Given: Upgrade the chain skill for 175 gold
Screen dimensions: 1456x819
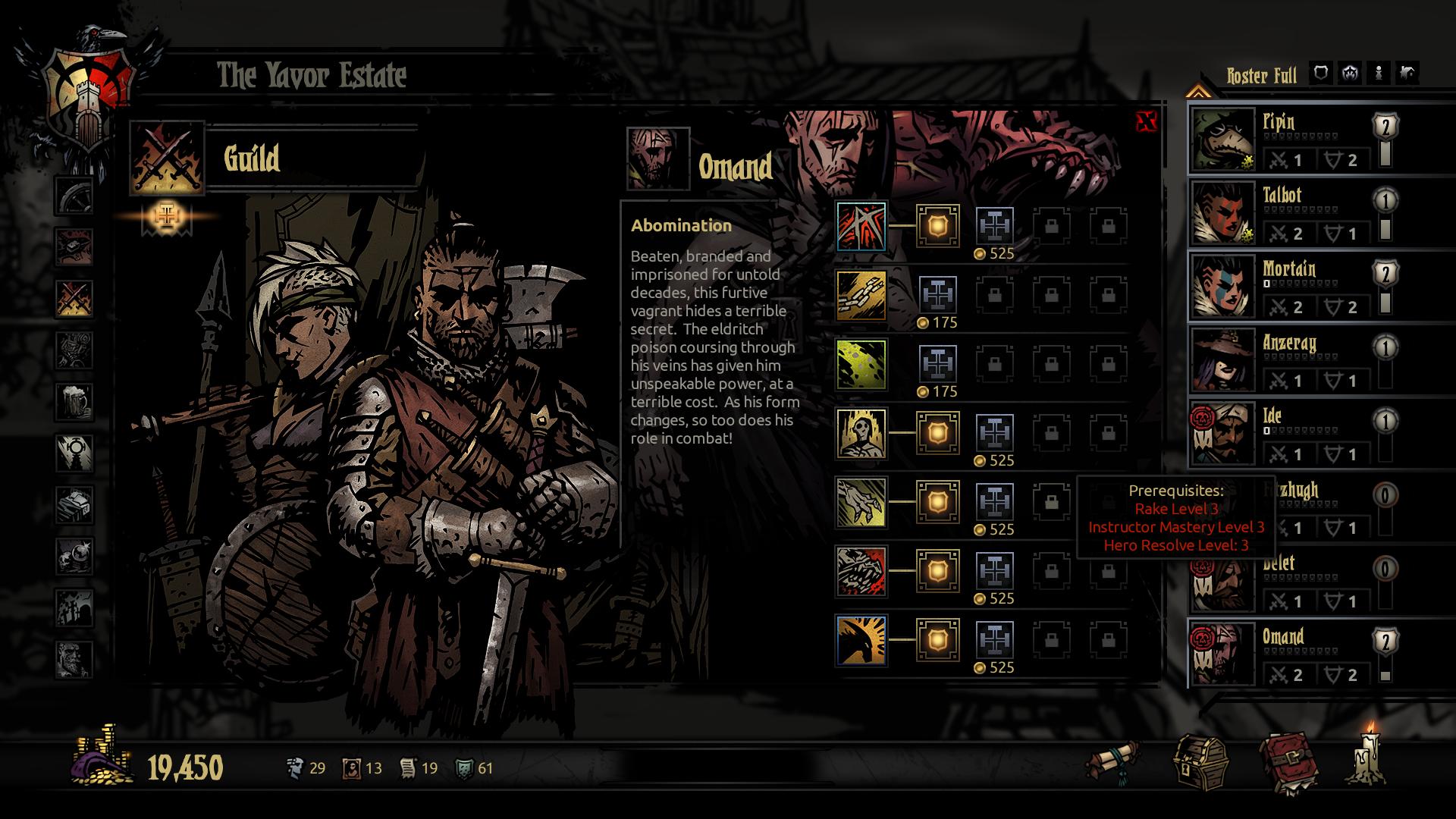Looking at the screenshot, I should pos(938,295).
